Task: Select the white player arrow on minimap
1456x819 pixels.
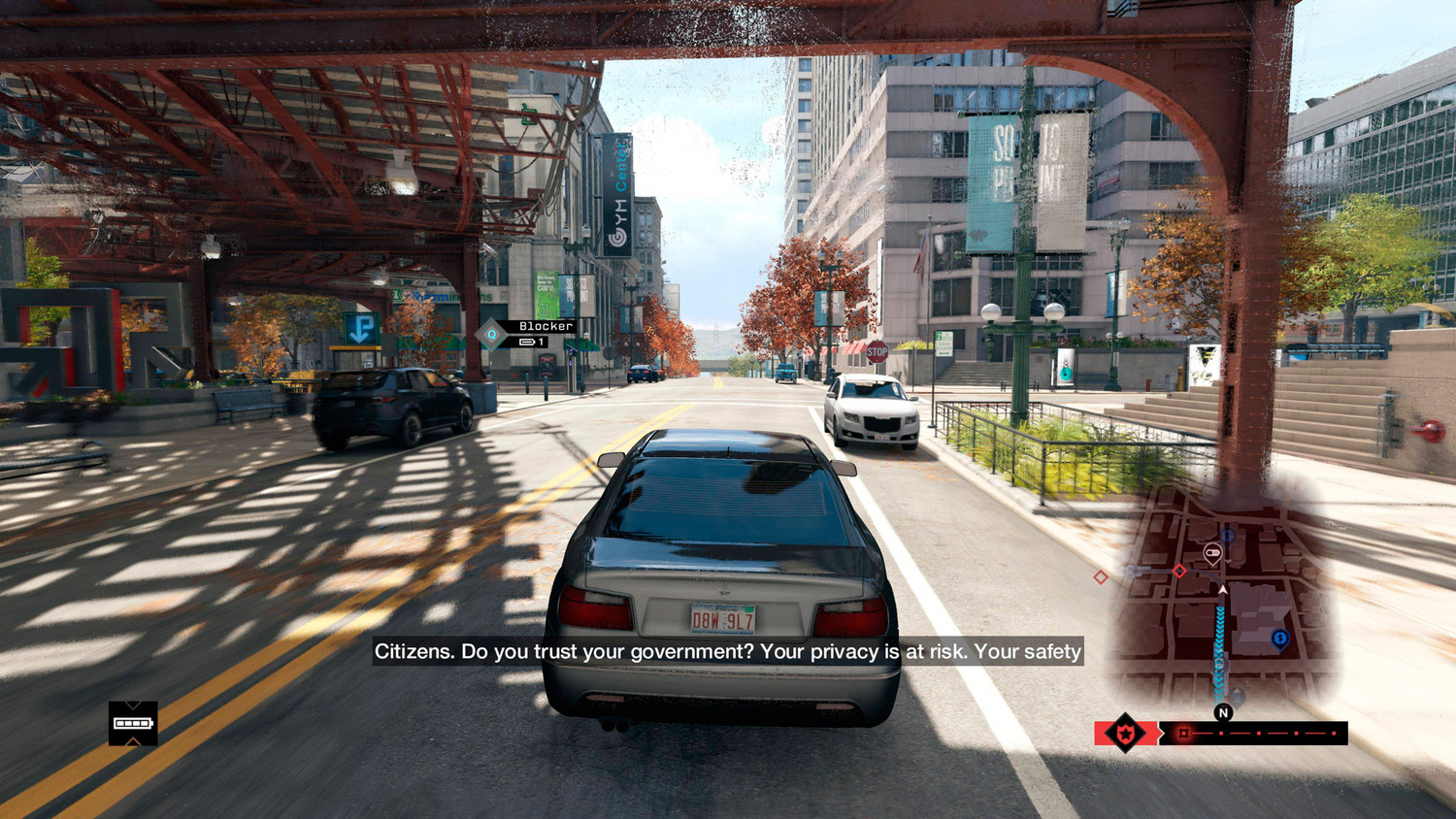Action: (1223, 589)
